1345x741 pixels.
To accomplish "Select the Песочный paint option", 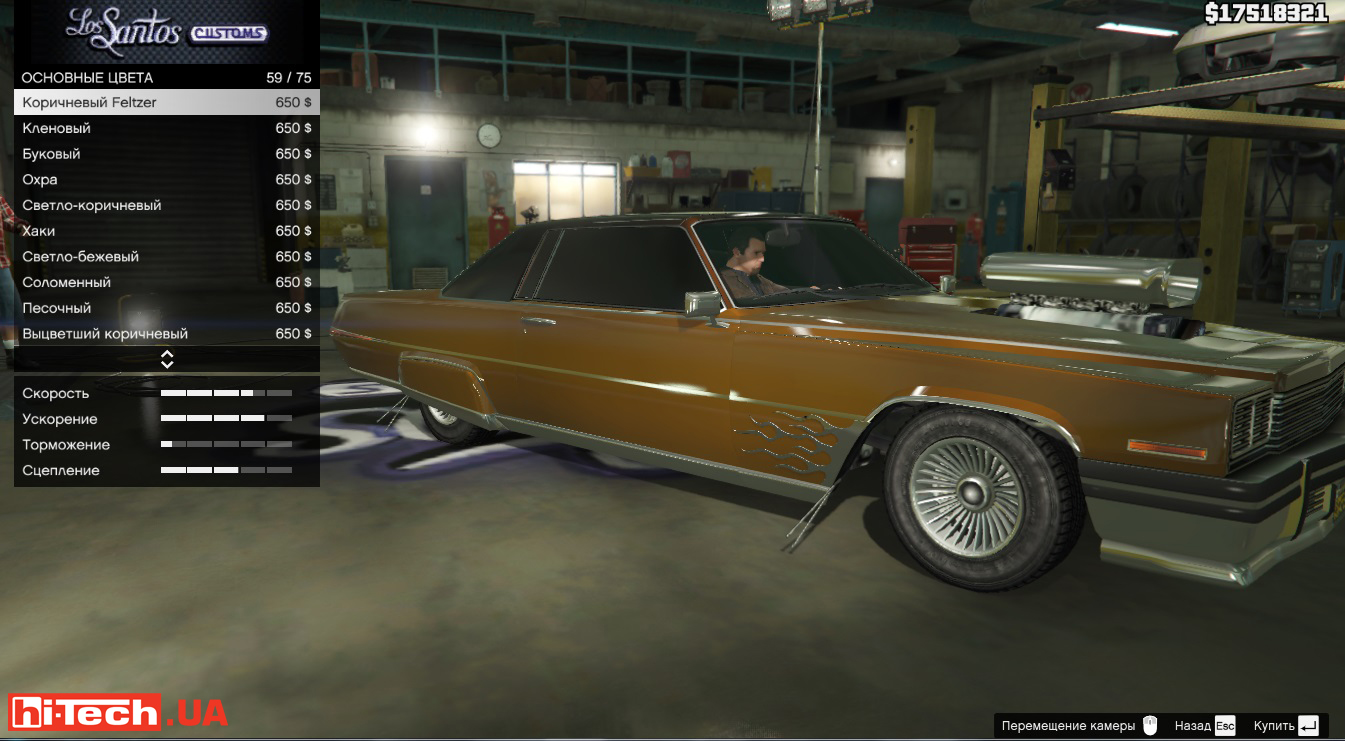I will coord(167,308).
